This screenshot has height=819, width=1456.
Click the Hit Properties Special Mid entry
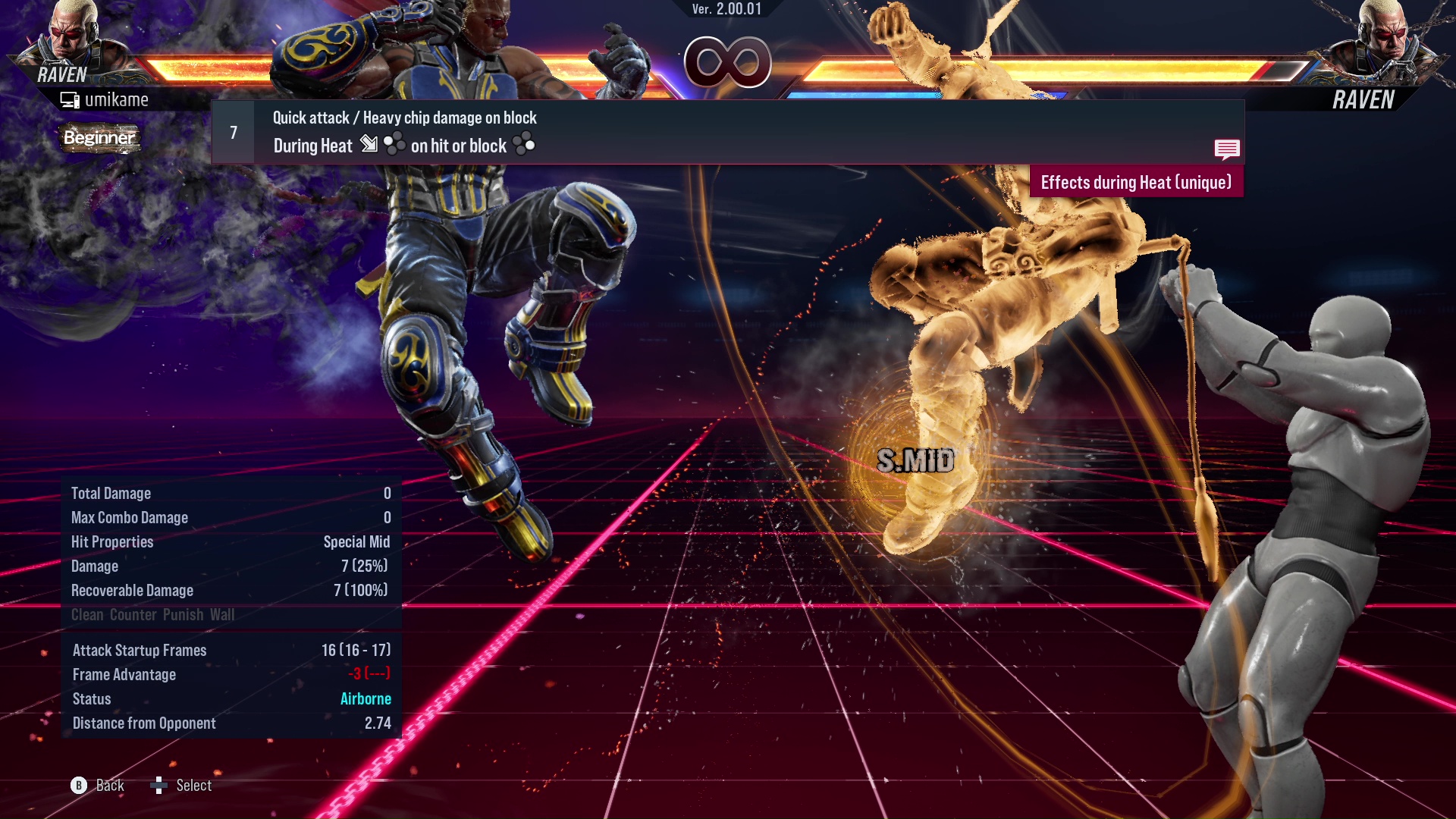[x=358, y=541]
